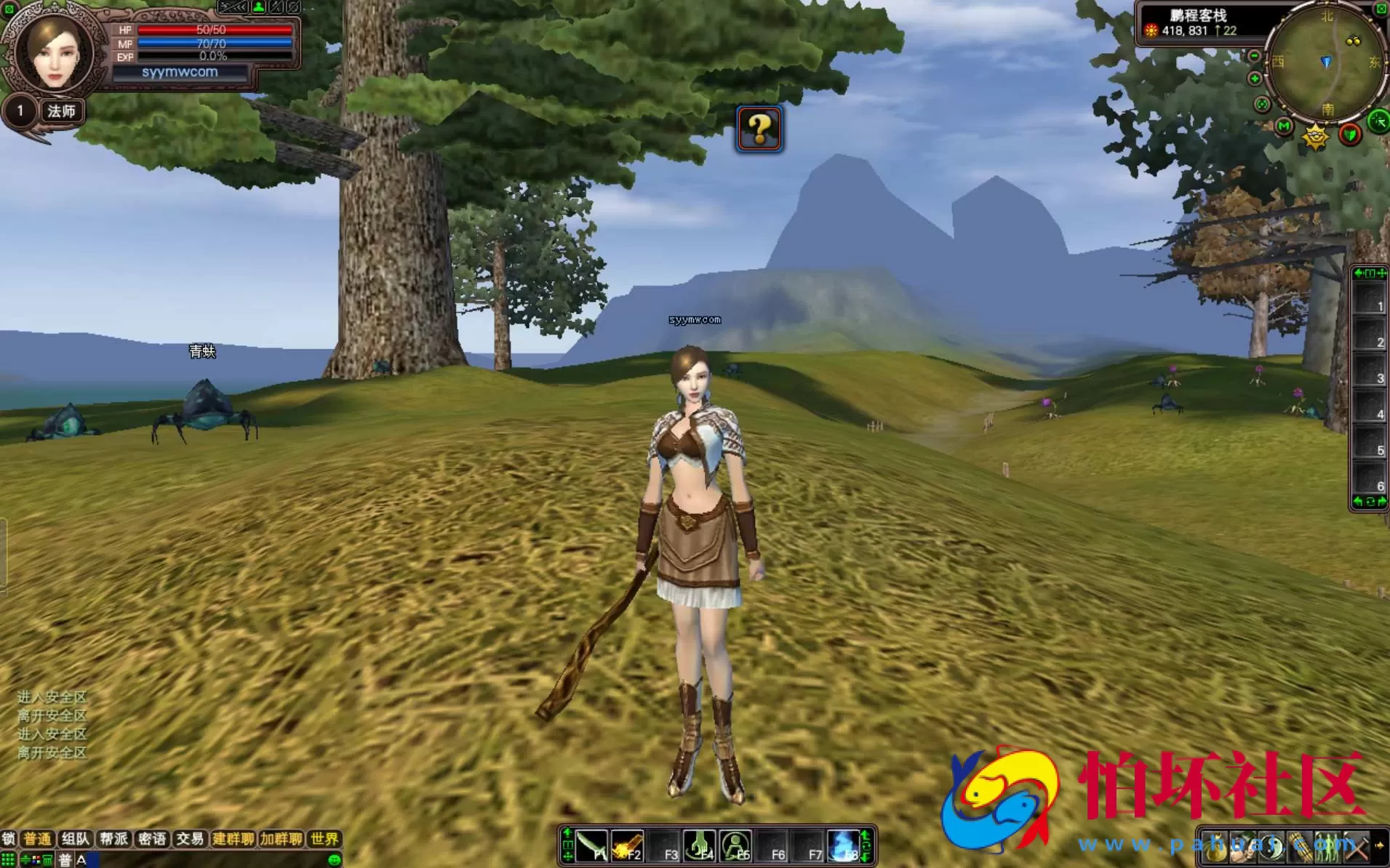Open the green smiley emoticon picker
The width and height of the screenshot is (1390, 868).
coord(335,860)
